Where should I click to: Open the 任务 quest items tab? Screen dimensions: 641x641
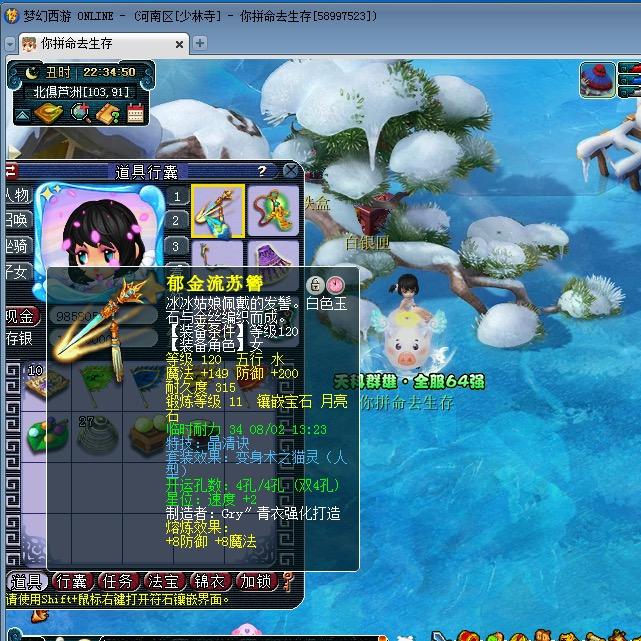118,581
